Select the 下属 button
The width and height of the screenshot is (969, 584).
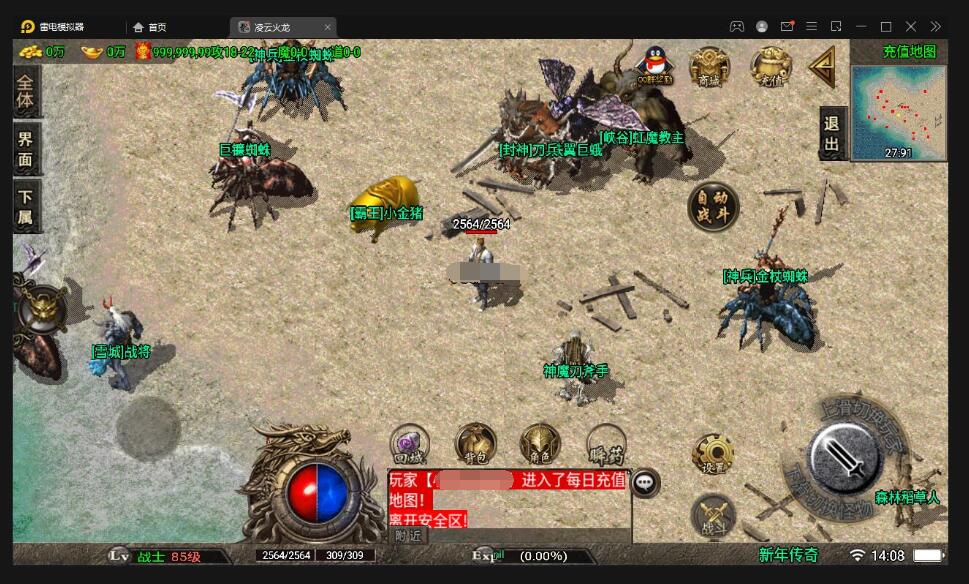[x=25, y=207]
